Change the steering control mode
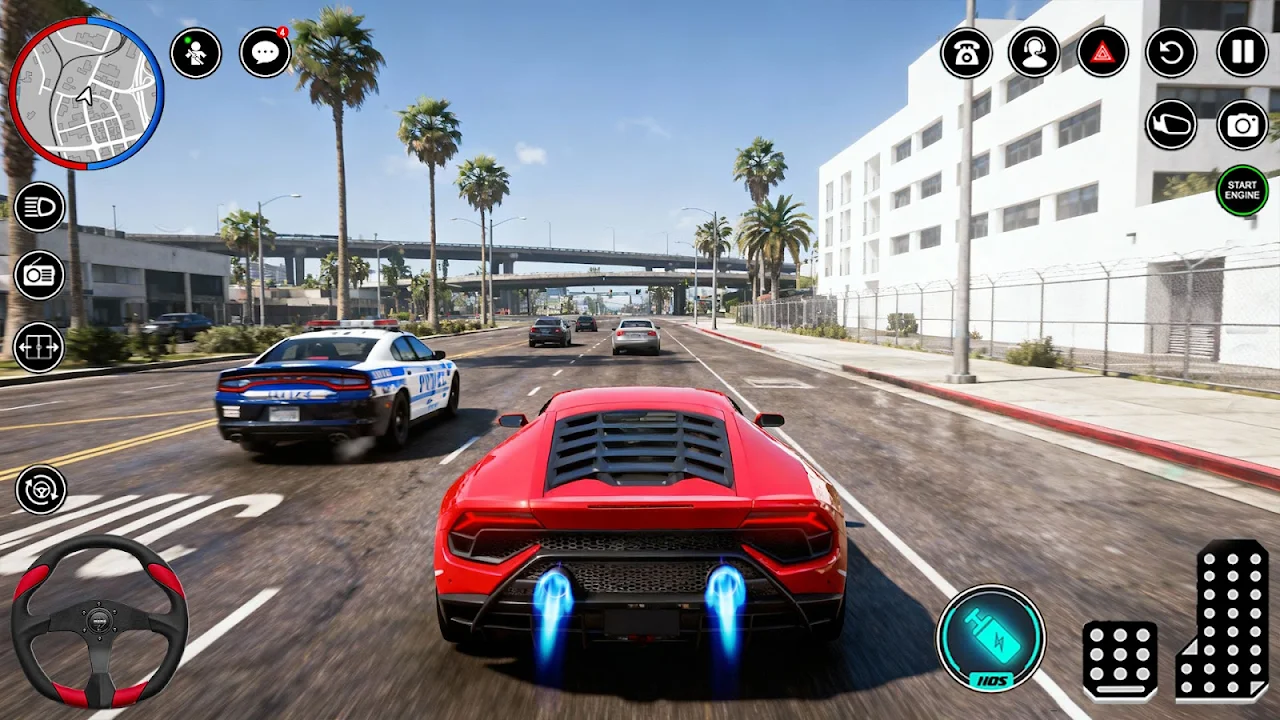This screenshot has width=1280, height=720. (41, 489)
